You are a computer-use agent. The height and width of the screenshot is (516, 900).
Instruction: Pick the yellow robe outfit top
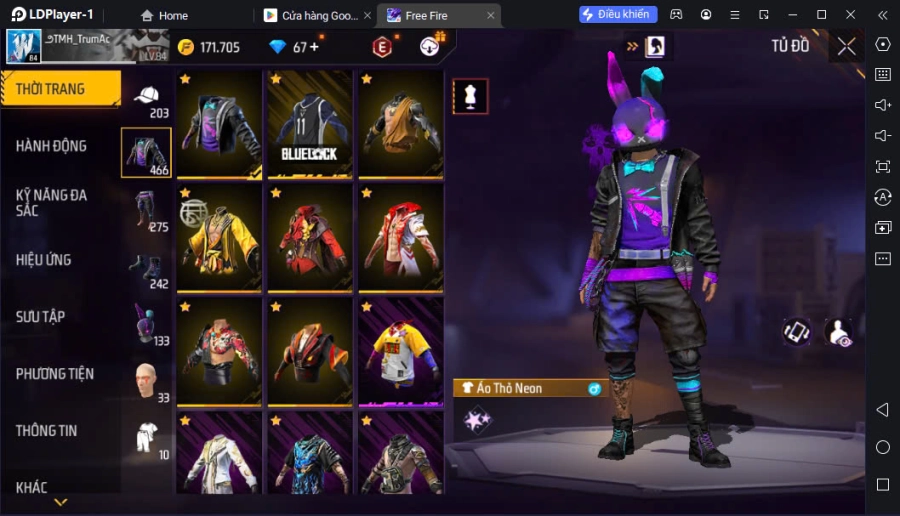pyautogui.click(x=219, y=238)
